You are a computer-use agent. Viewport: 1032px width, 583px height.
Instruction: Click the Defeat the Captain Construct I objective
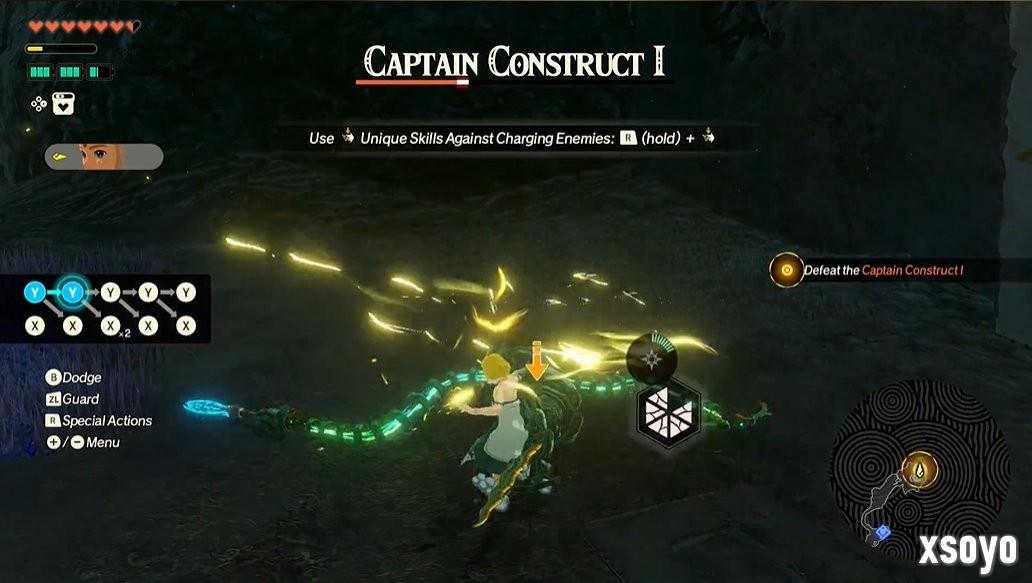[881, 270]
